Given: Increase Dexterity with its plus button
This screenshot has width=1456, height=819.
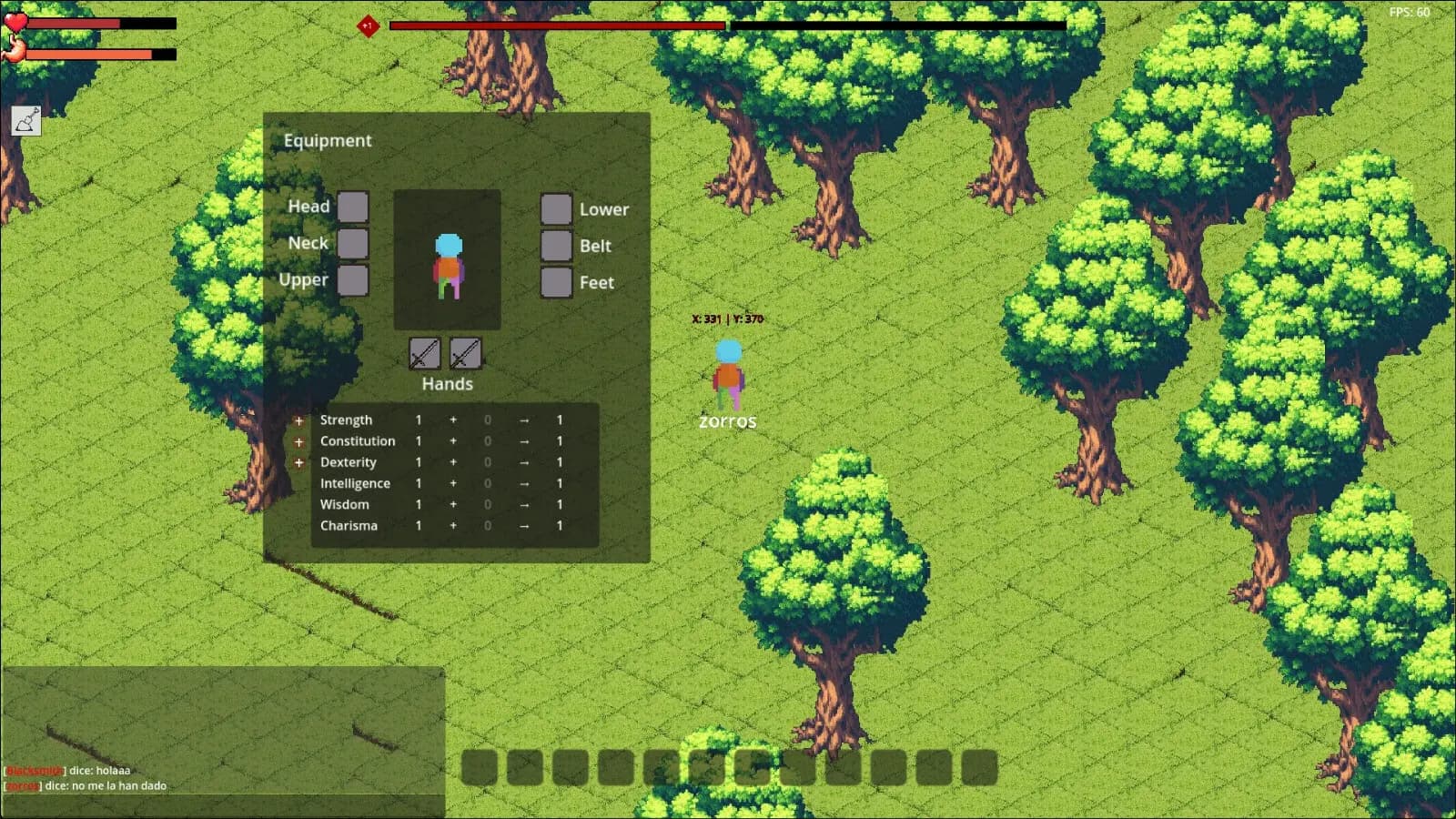Looking at the screenshot, I should 299,461.
